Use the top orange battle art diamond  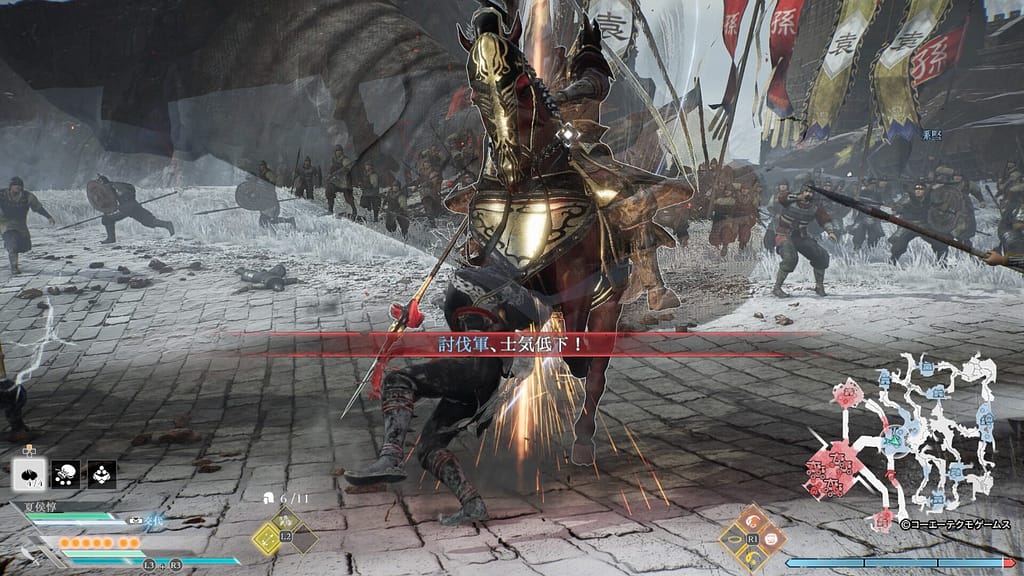(x=752, y=521)
